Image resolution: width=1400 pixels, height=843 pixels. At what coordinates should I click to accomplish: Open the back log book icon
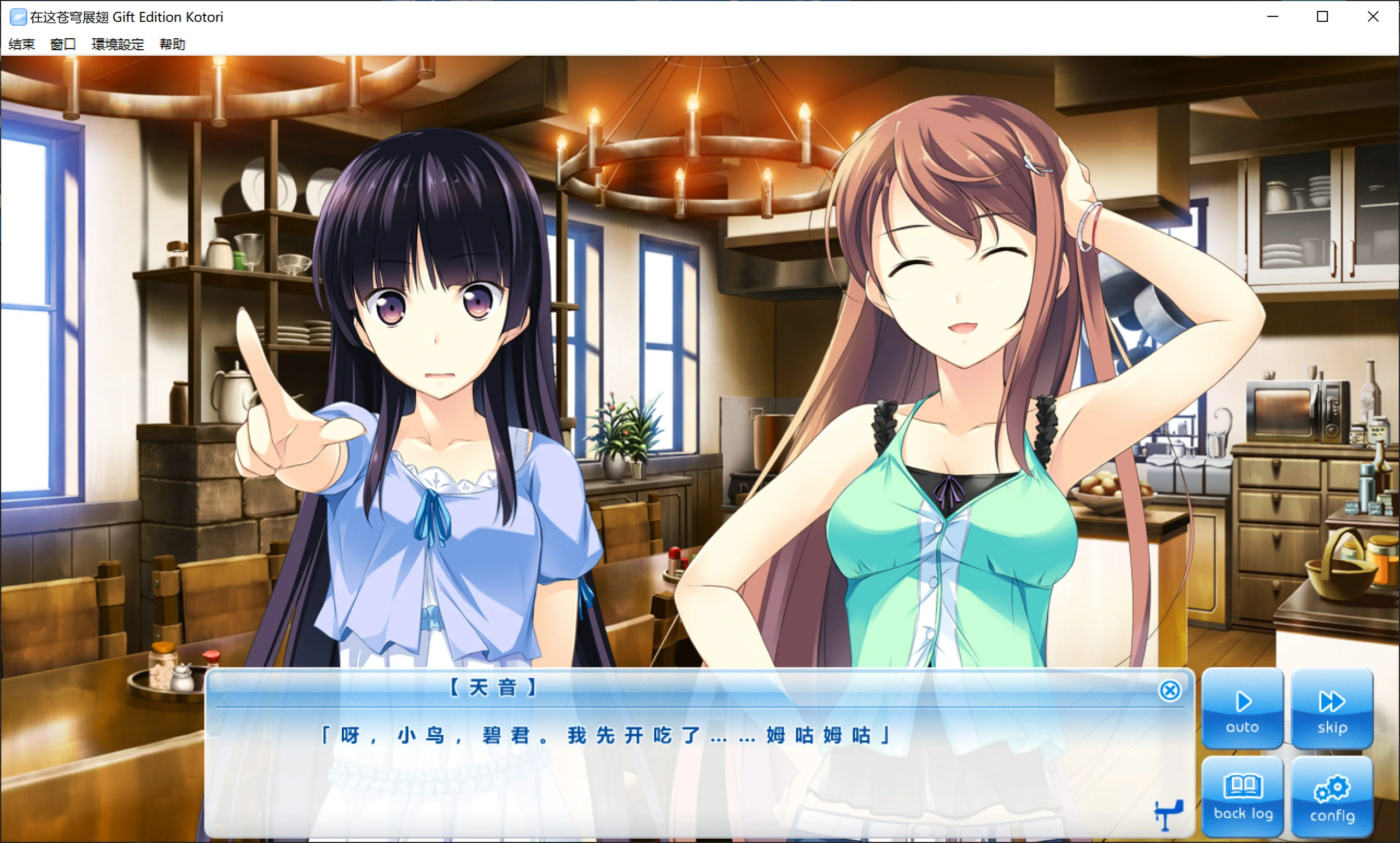1242,788
